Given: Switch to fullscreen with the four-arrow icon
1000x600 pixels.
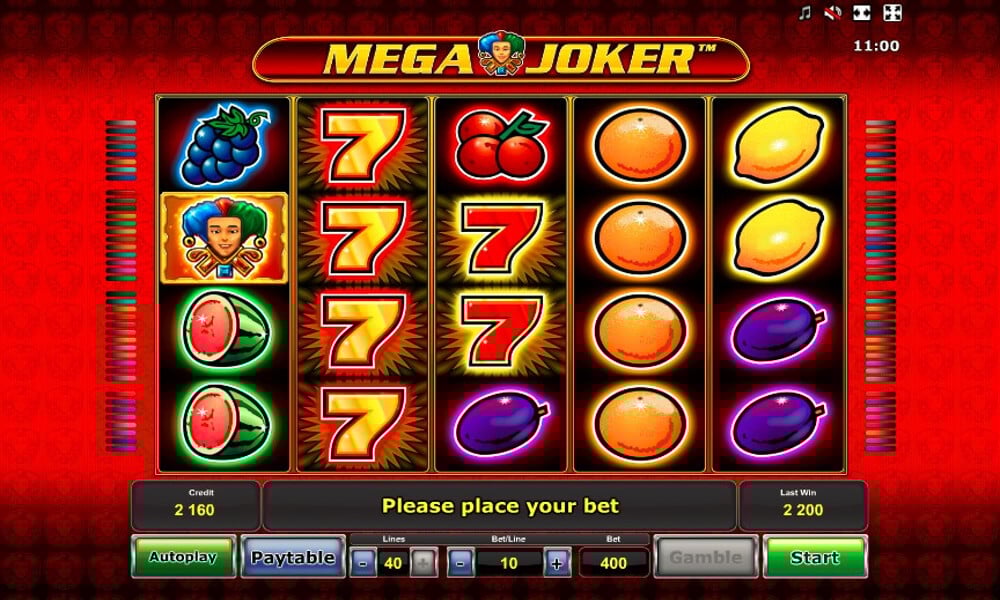Looking at the screenshot, I should click(x=893, y=13).
